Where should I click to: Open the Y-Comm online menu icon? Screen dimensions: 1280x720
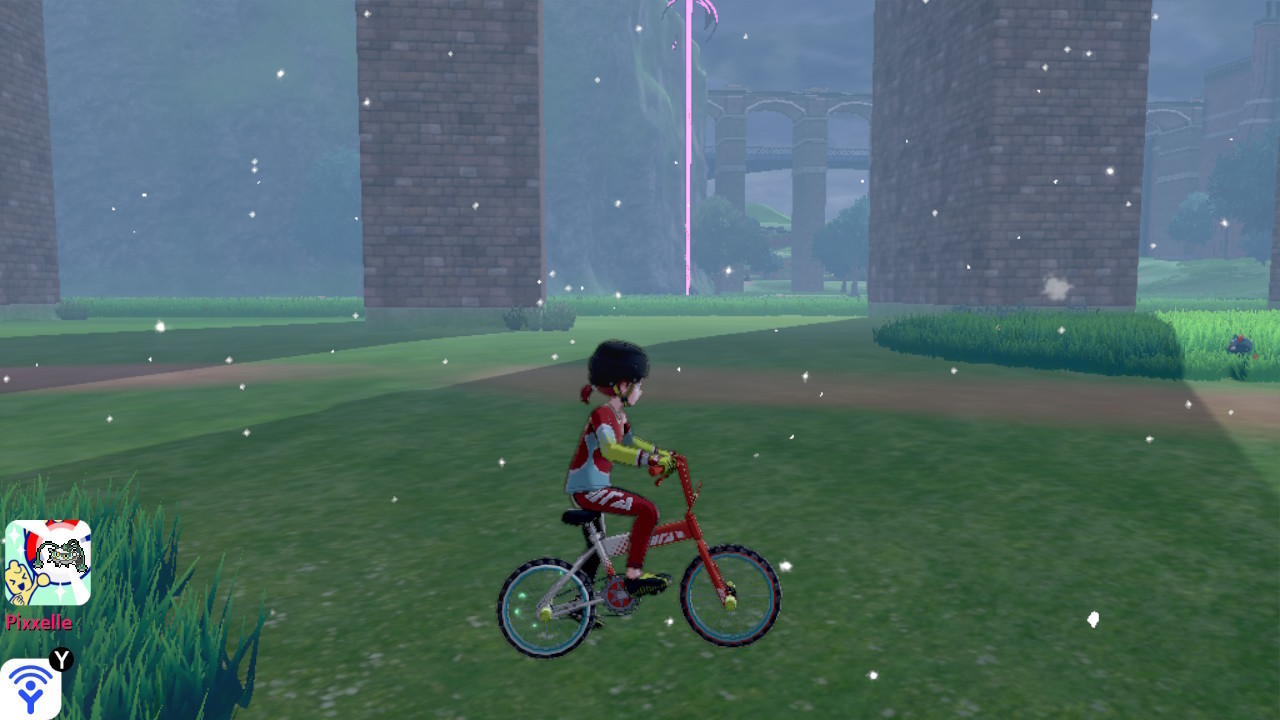(x=30, y=687)
